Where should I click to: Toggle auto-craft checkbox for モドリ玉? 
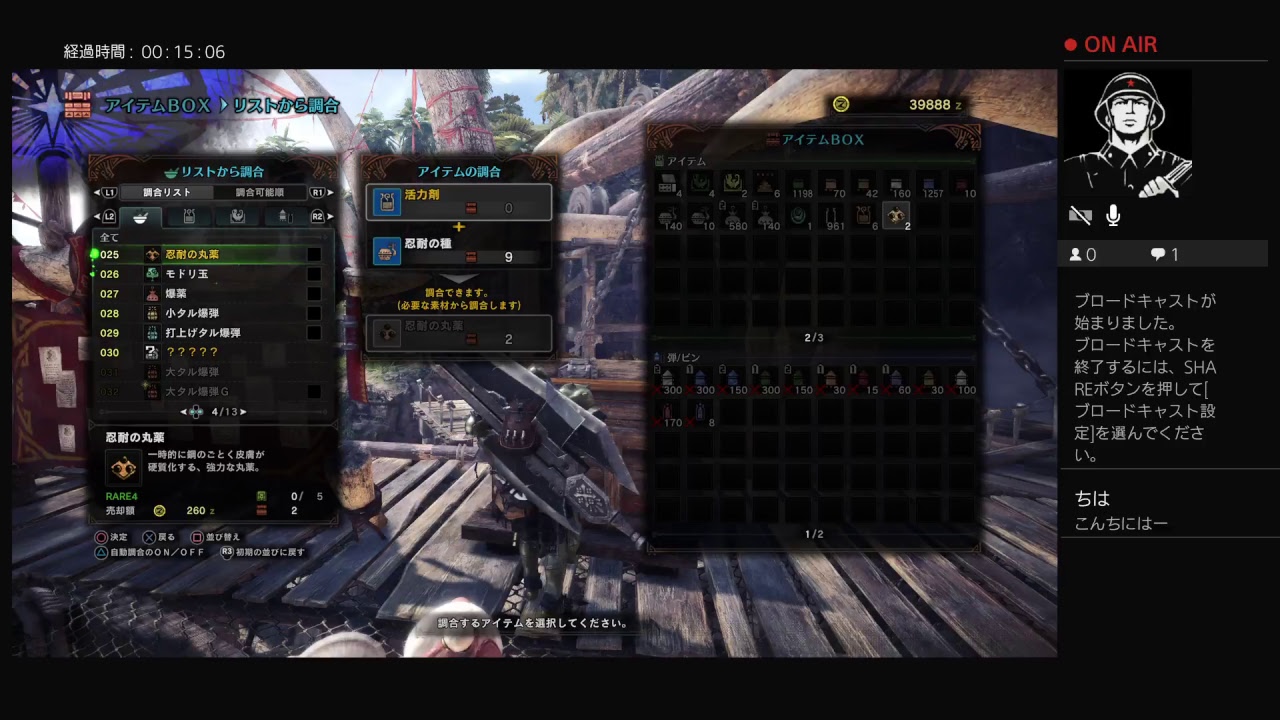click(x=314, y=274)
